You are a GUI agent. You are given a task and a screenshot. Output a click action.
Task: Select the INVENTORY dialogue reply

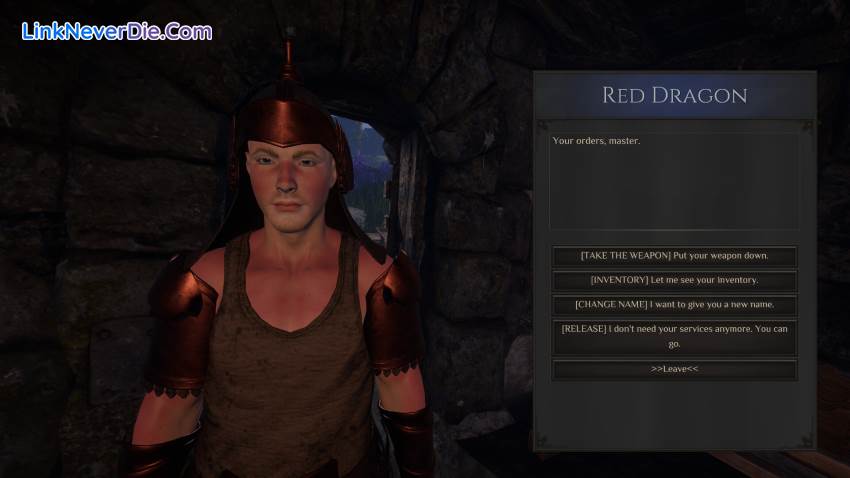674,280
